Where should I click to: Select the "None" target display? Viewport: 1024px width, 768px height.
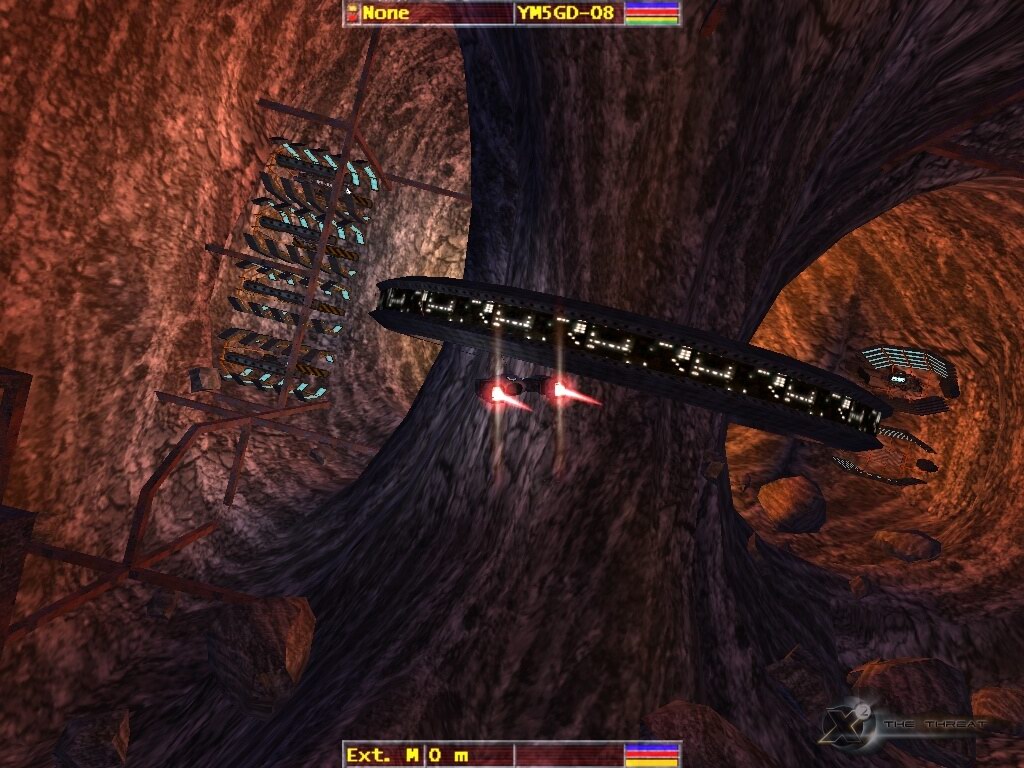pyautogui.click(x=385, y=13)
